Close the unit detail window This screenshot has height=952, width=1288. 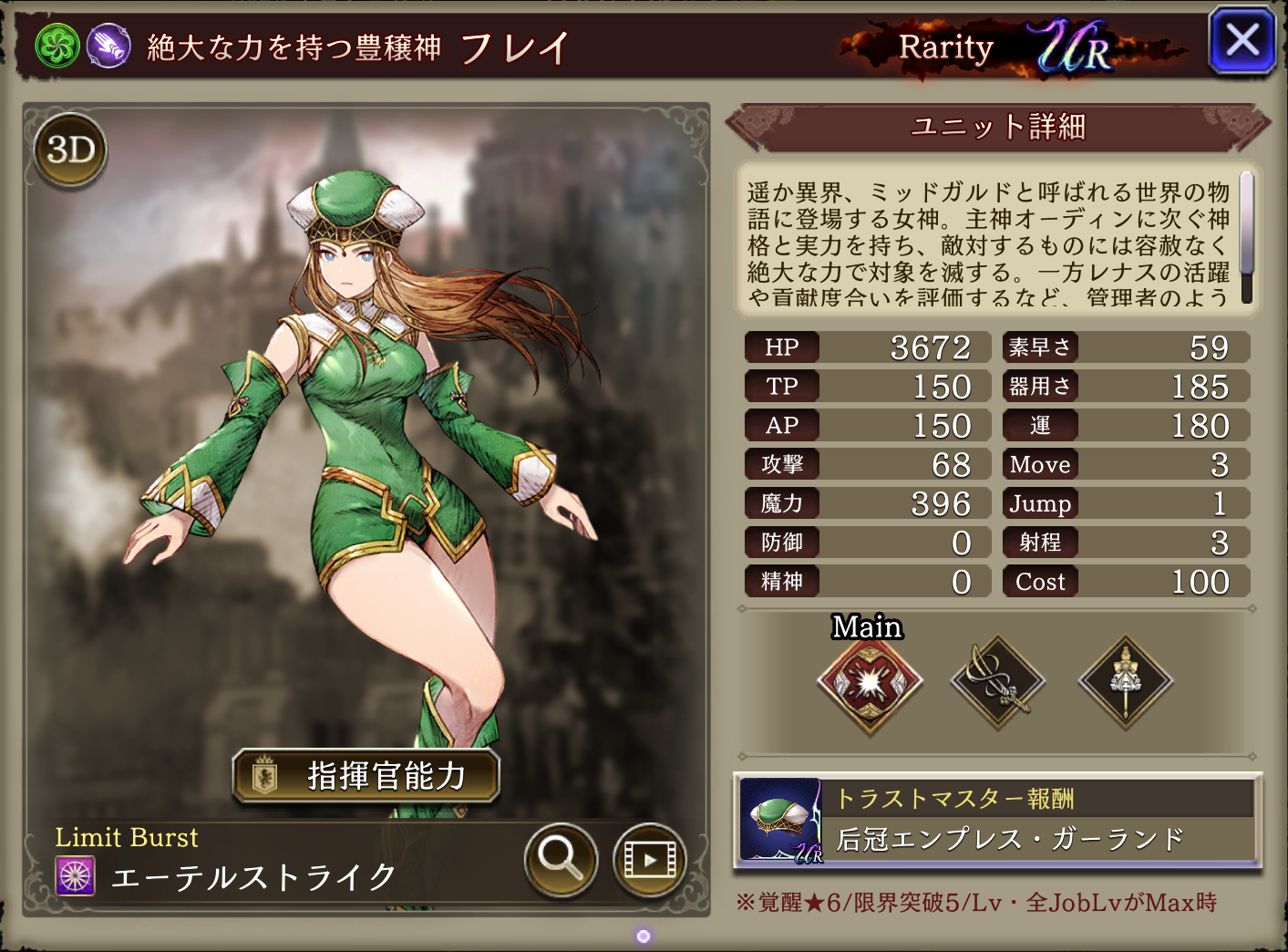point(1242,41)
